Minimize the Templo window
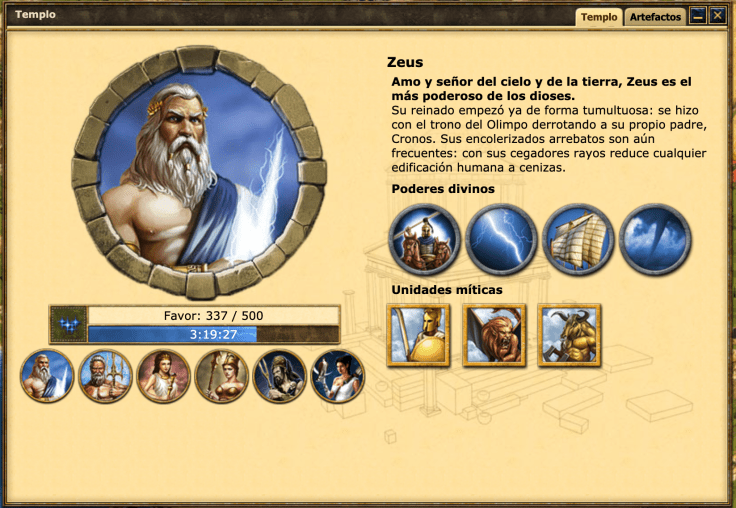Screen dimensions: 736x508 pyautogui.click(x=698, y=16)
